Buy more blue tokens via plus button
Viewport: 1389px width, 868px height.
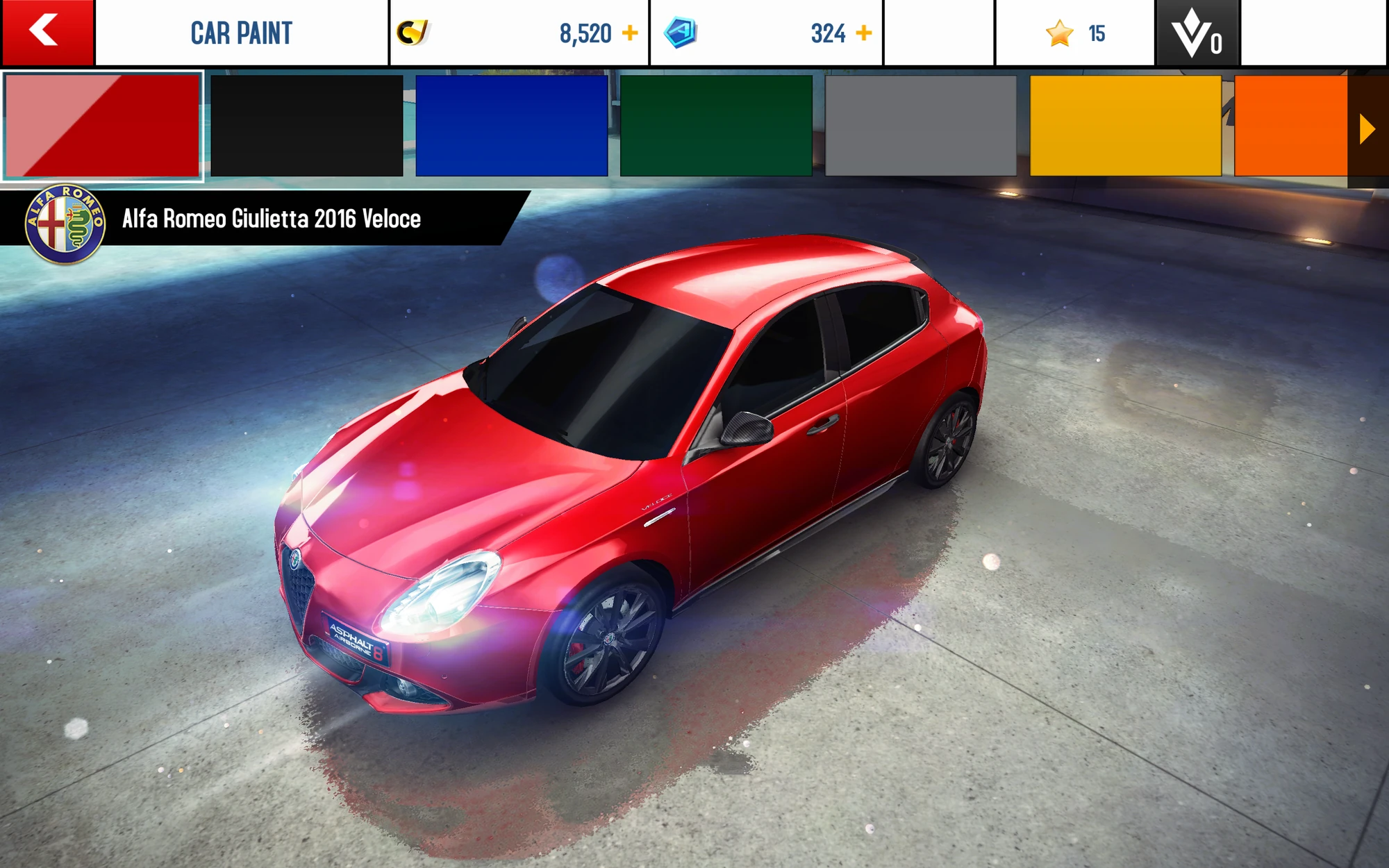864,33
